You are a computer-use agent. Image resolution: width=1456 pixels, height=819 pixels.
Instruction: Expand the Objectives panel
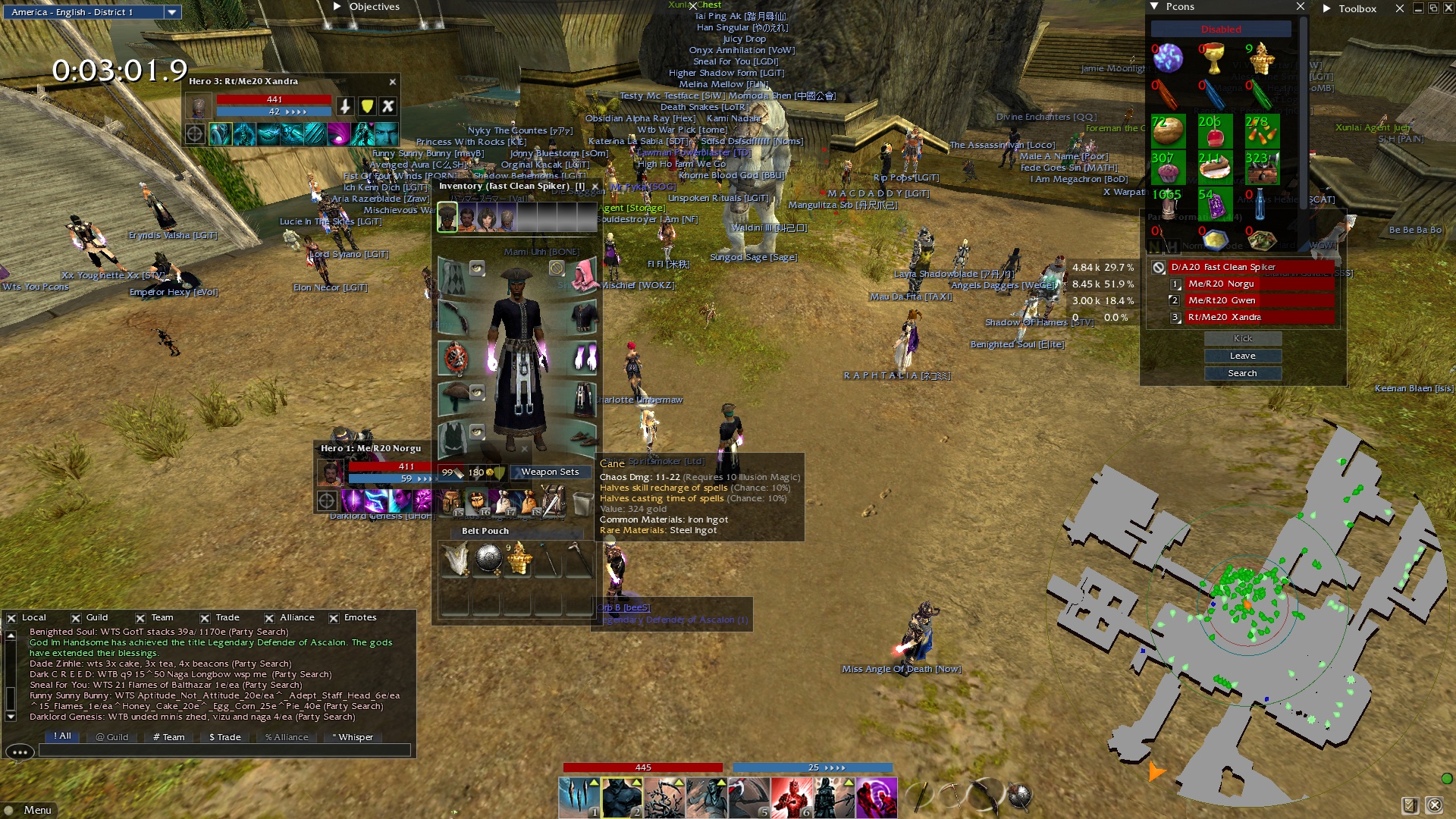click(337, 7)
